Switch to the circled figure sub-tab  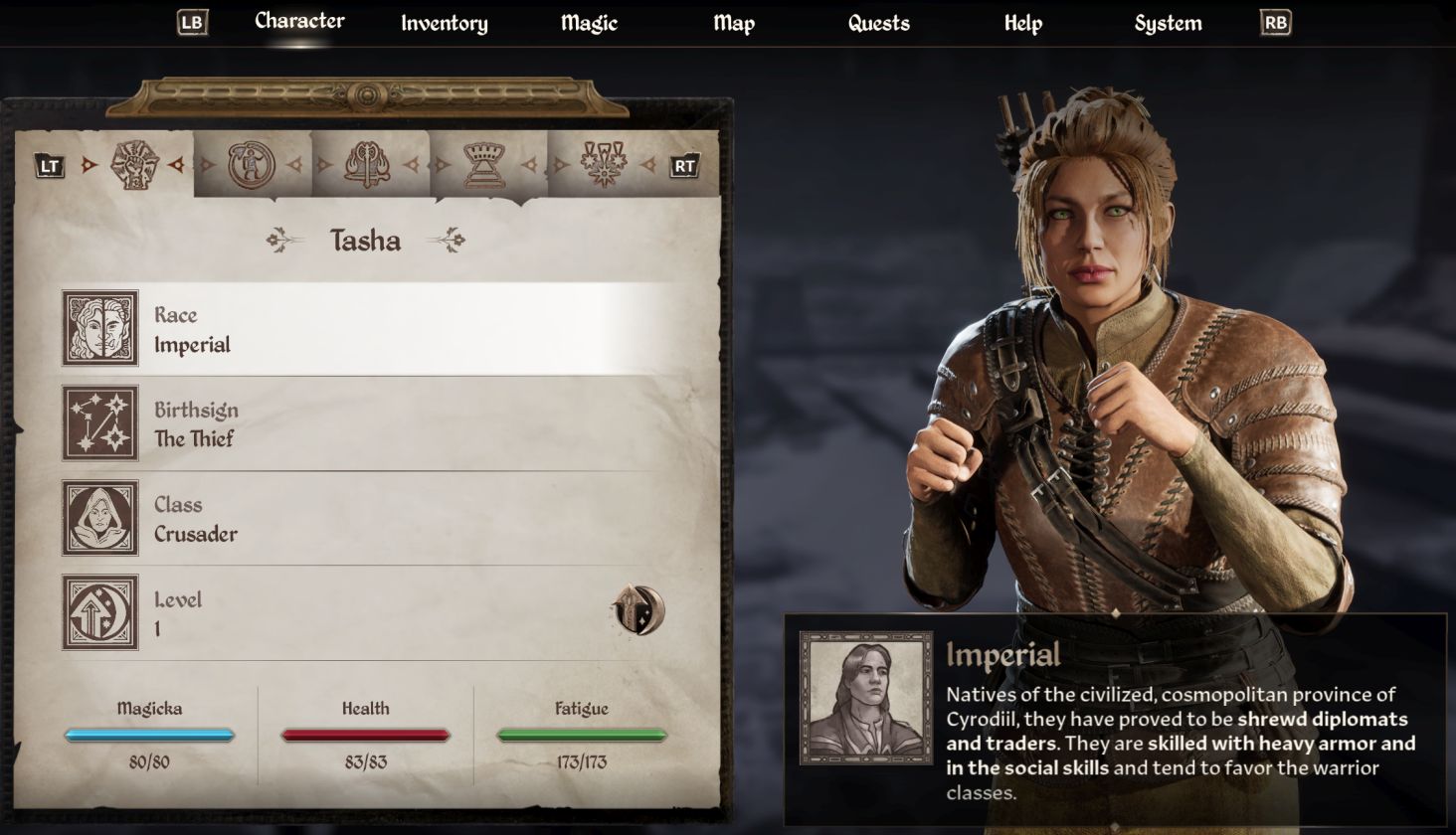tap(251, 165)
